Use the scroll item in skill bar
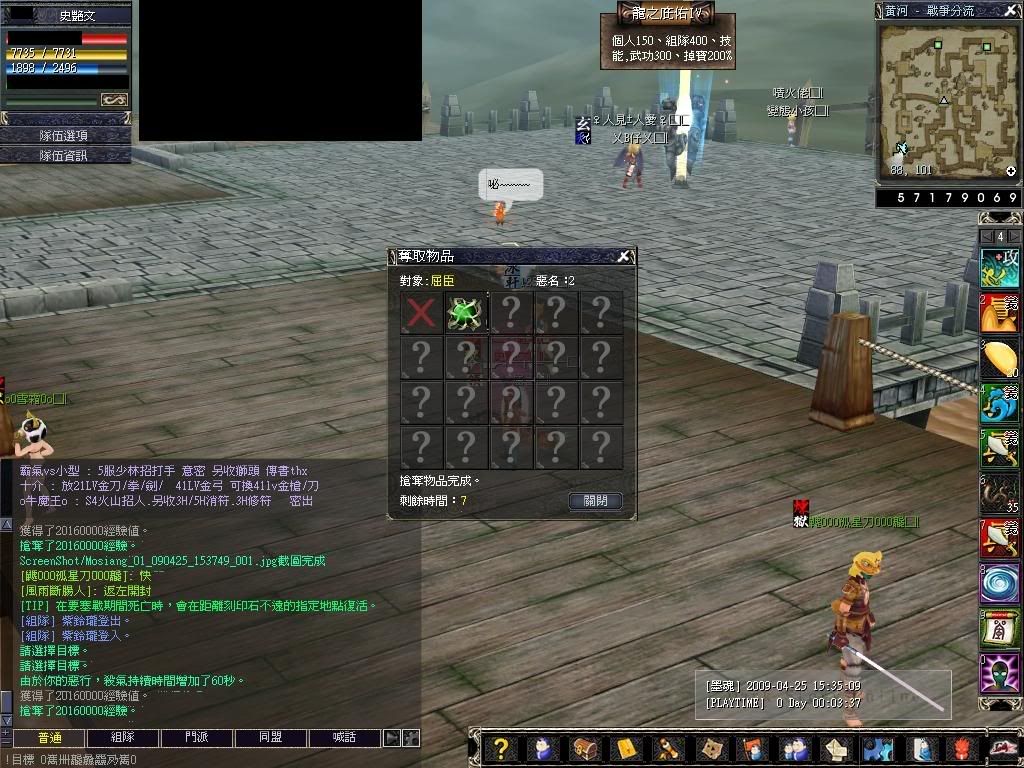1024x768 pixels. (x=999, y=628)
